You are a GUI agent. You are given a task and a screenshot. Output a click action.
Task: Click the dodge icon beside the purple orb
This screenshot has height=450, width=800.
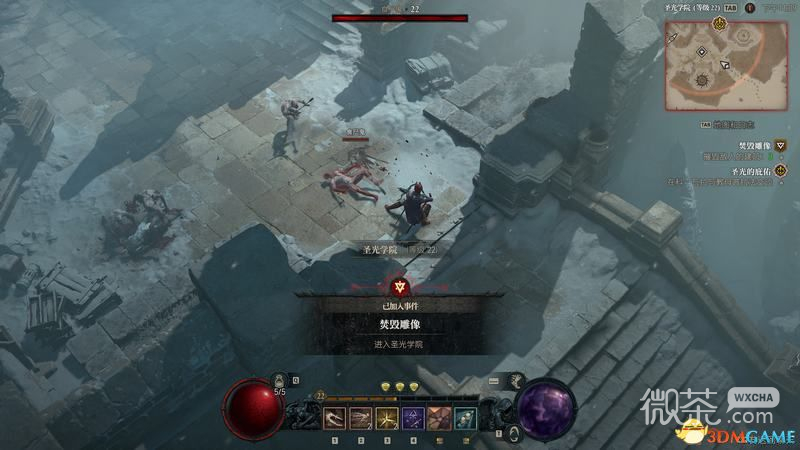513,432
